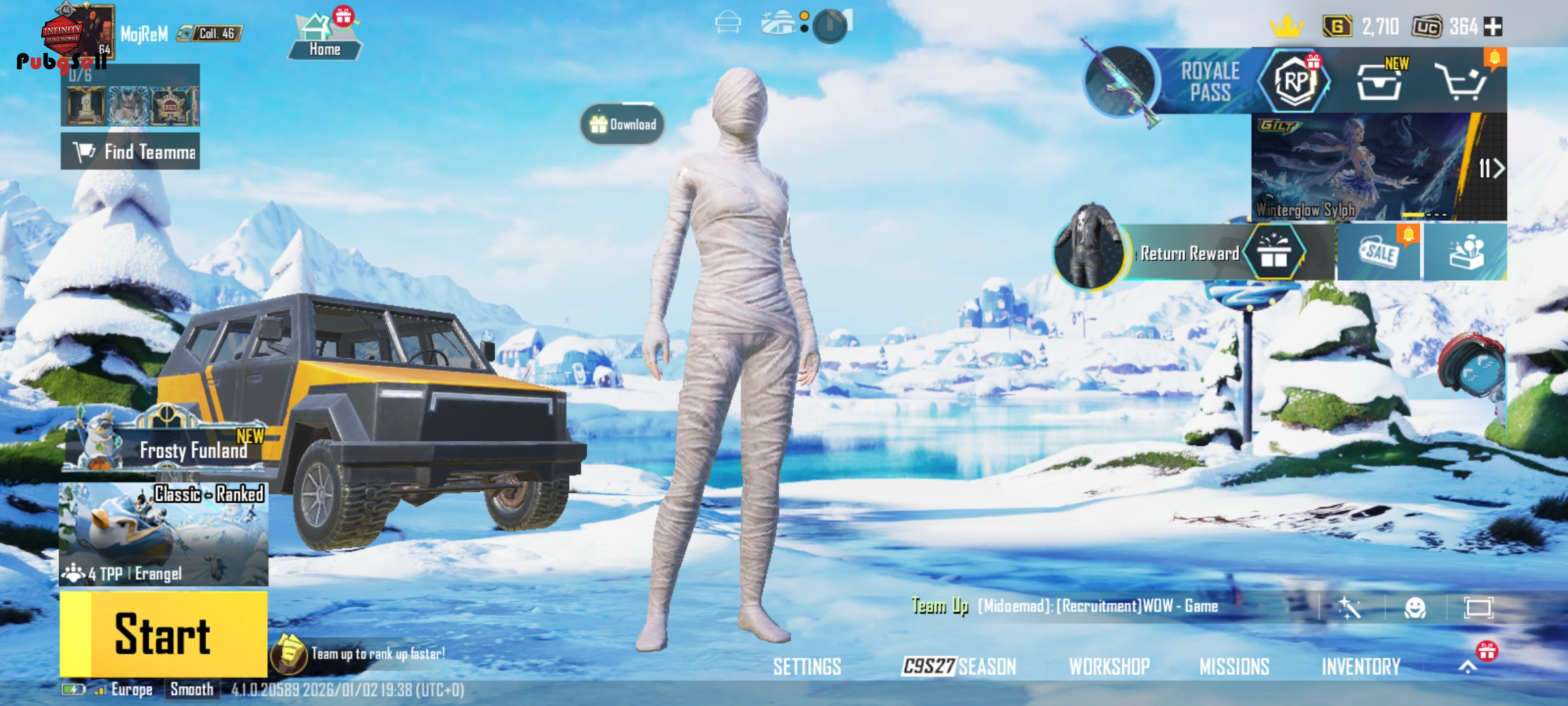Start the match with the yellow Start button

[163, 634]
